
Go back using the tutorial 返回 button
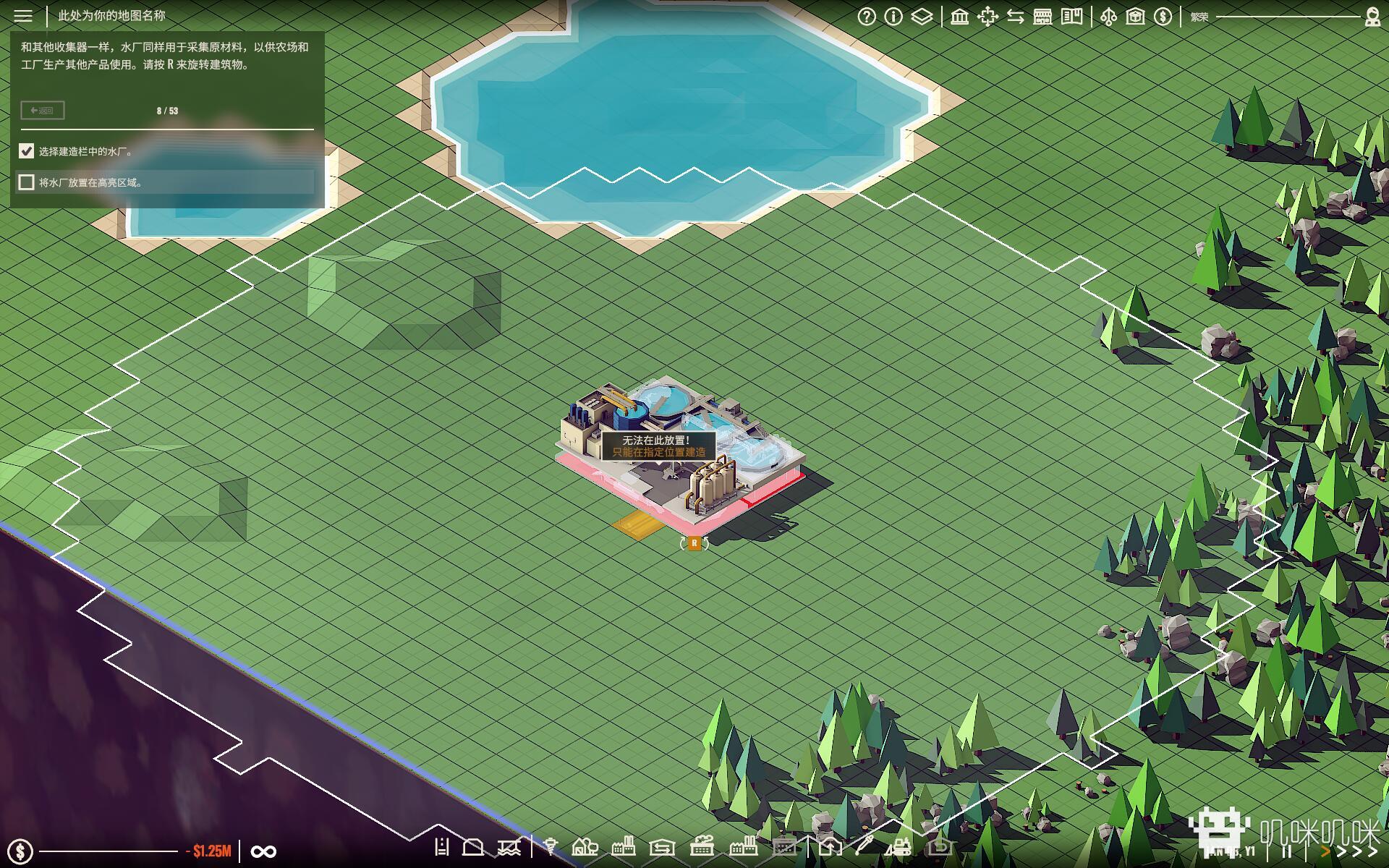click(43, 111)
